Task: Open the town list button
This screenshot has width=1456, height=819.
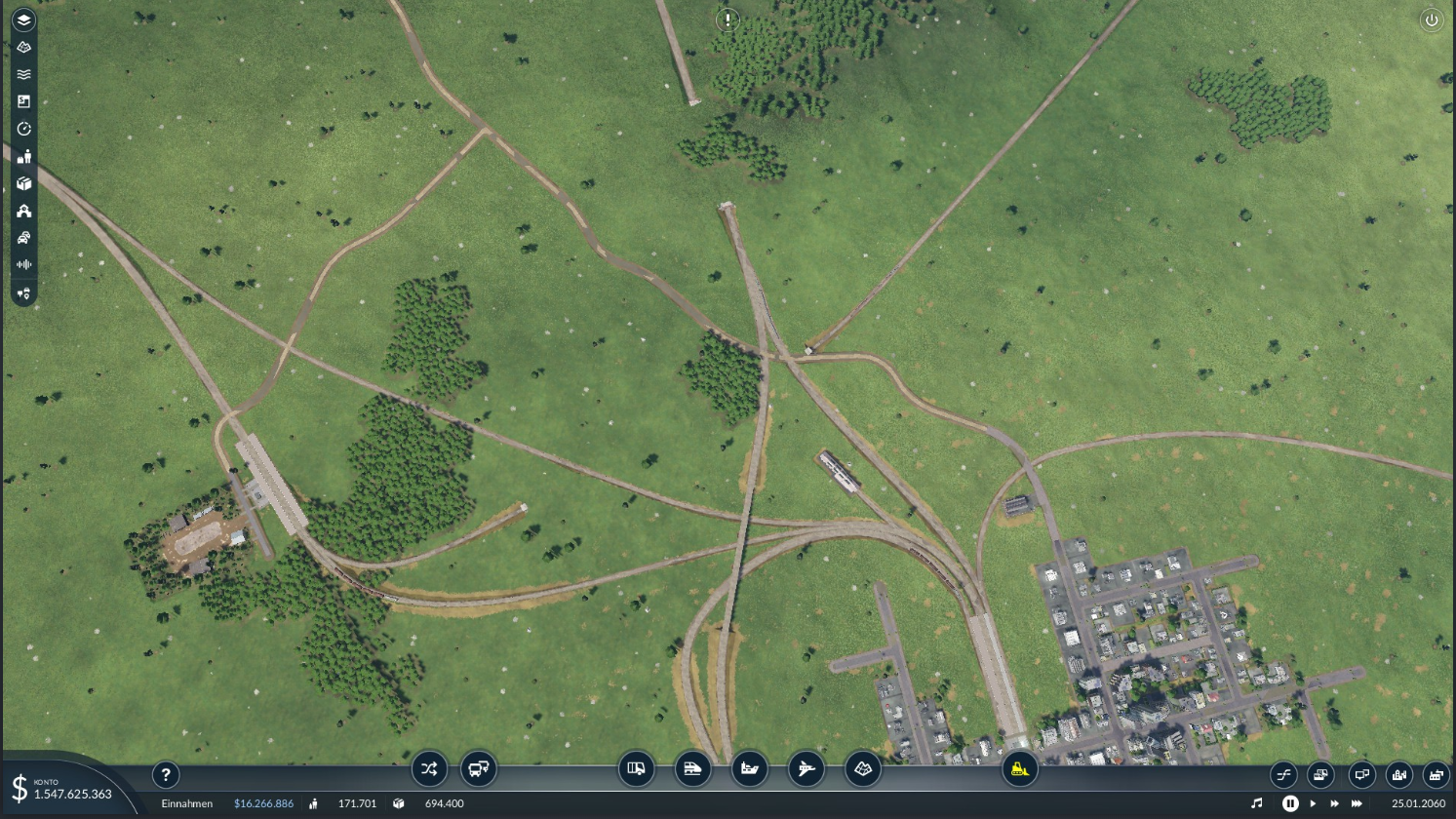Action: tap(1398, 775)
